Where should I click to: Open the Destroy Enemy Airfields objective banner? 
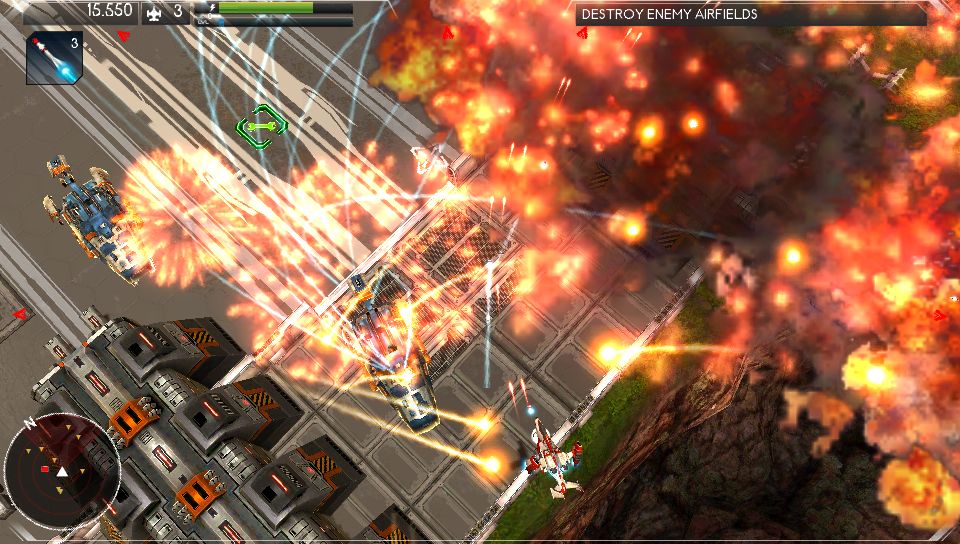click(x=750, y=15)
